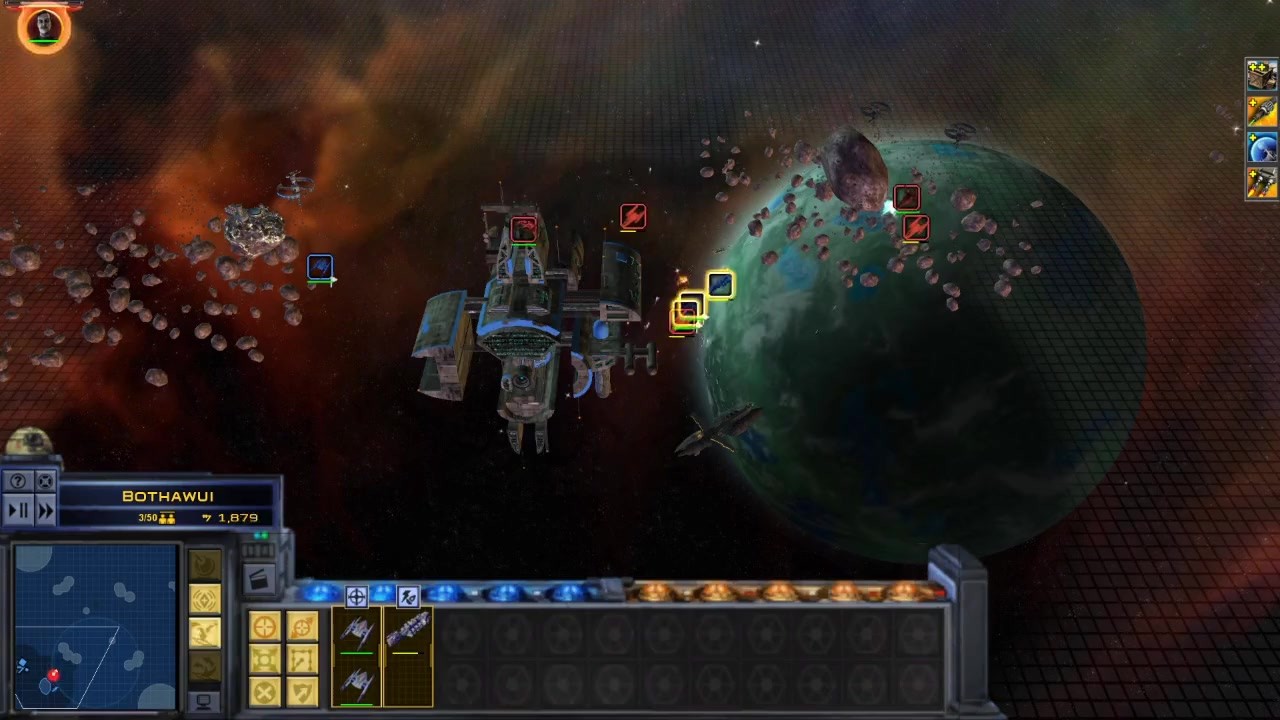Speed up with the fast forward button
The width and height of the screenshot is (1280, 720).
pyautogui.click(x=45, y=510)
